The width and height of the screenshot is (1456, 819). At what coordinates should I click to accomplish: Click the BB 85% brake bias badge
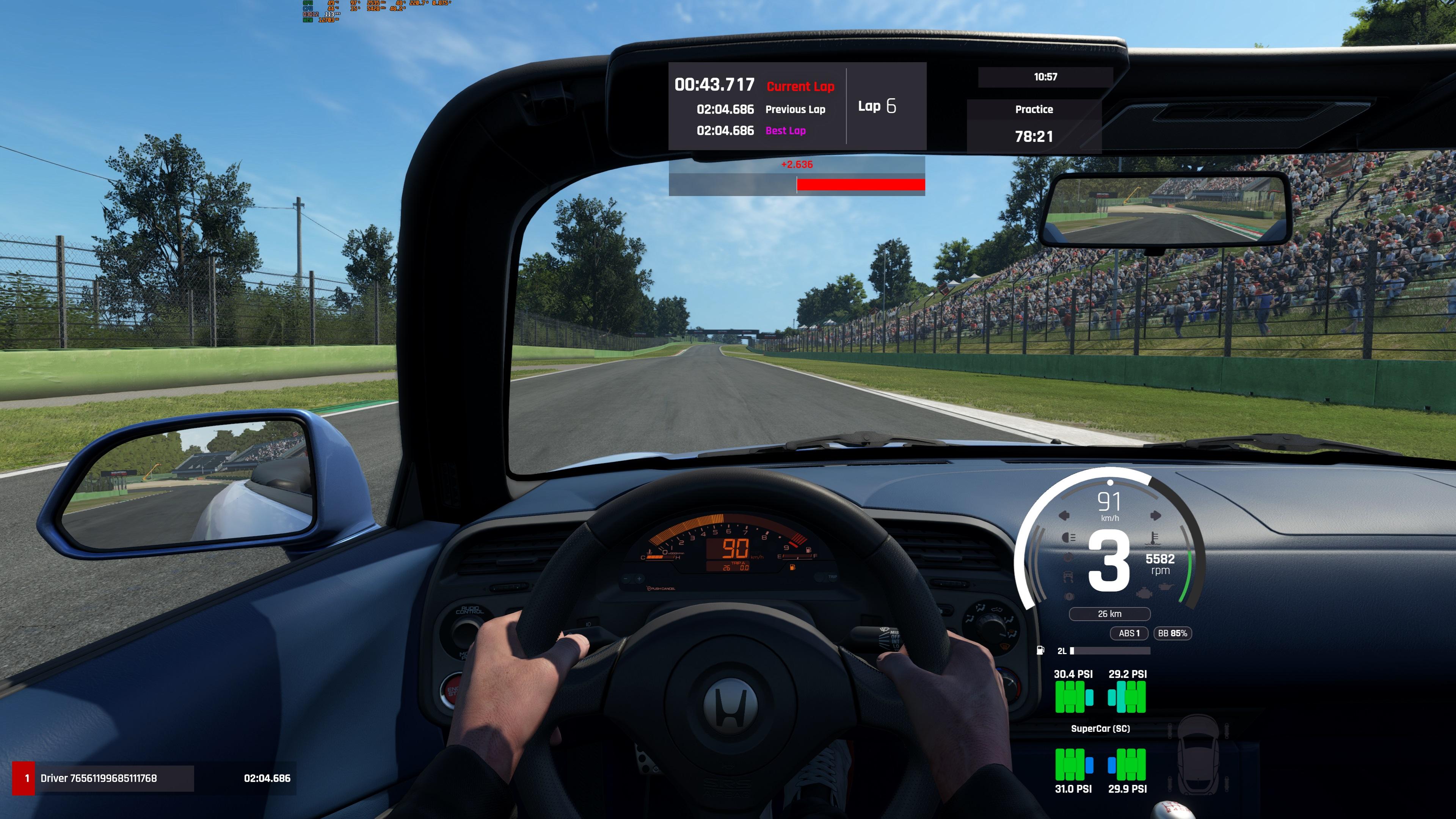1172,633
